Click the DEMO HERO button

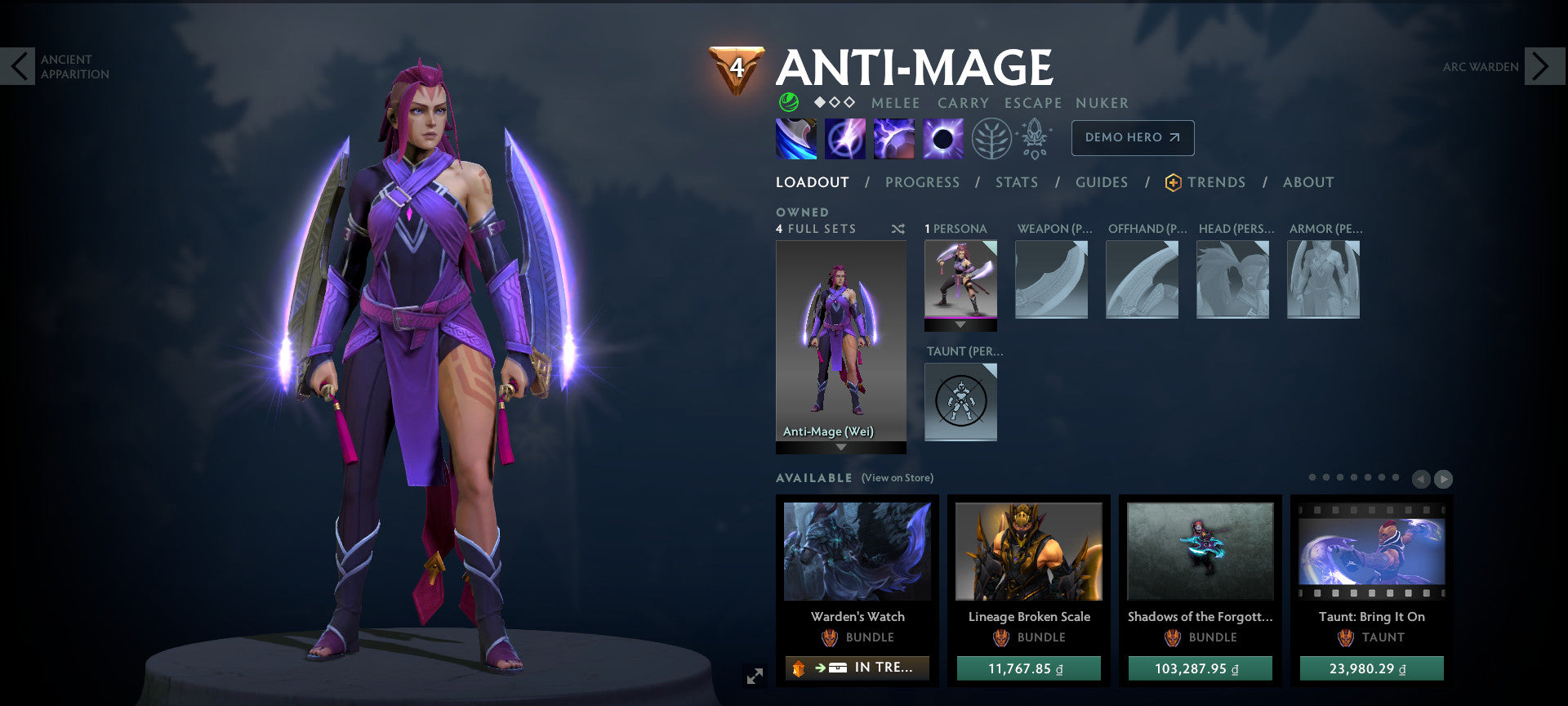1132,138
